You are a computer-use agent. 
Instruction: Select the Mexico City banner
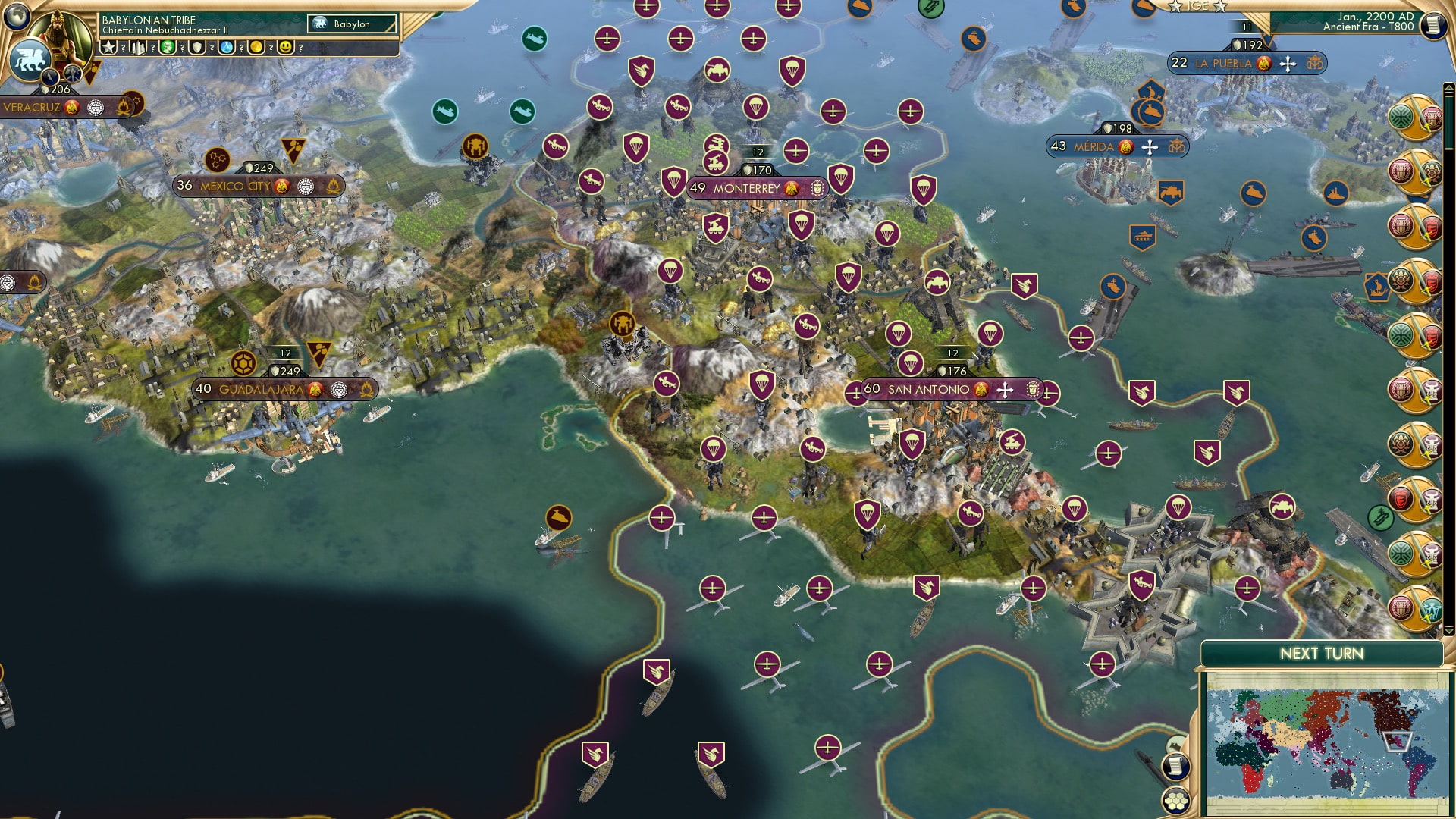coord(235,184)
